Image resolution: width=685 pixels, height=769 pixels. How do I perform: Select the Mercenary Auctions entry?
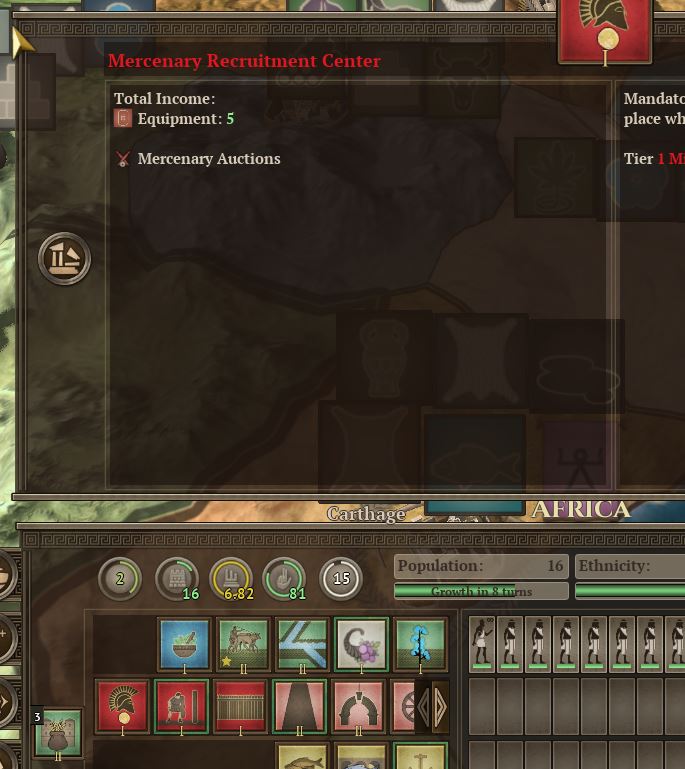208,159
